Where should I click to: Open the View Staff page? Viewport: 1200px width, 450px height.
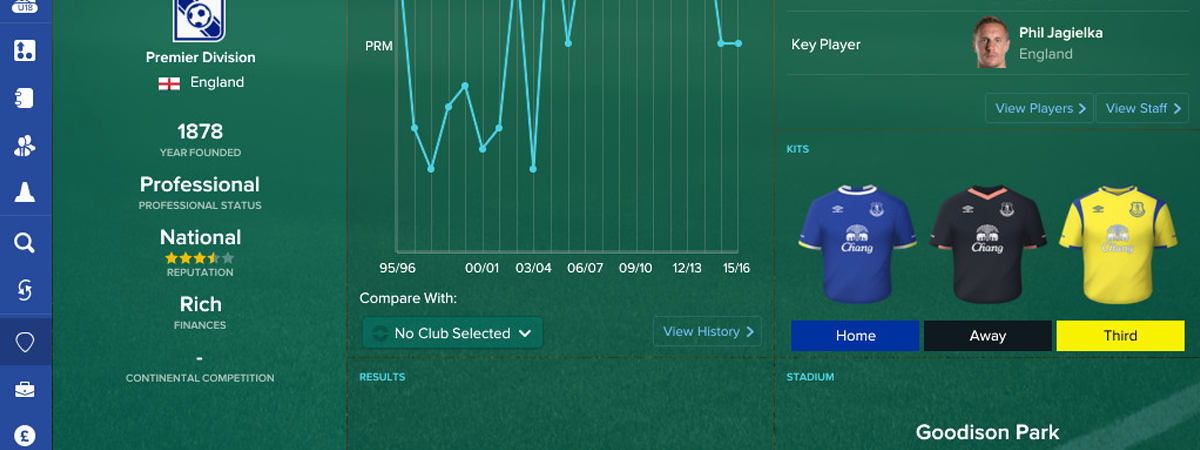[1143, 108]
